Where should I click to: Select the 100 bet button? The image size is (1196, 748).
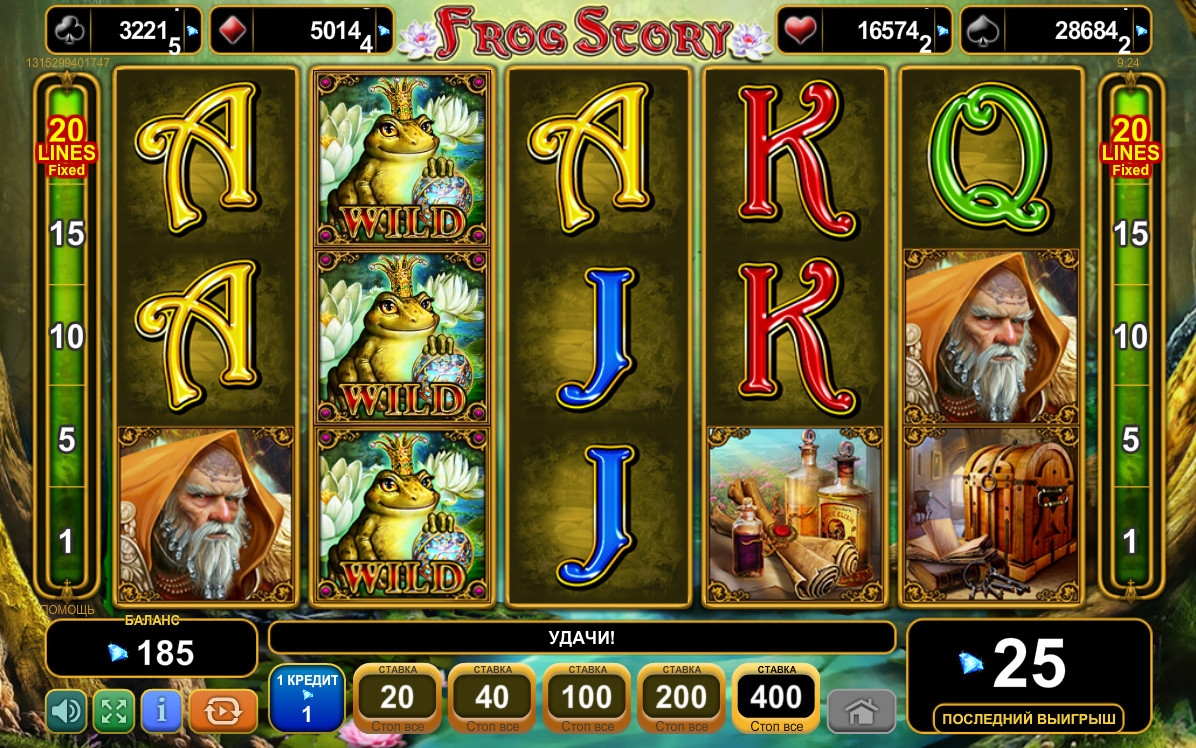click(x=587, y=698)
